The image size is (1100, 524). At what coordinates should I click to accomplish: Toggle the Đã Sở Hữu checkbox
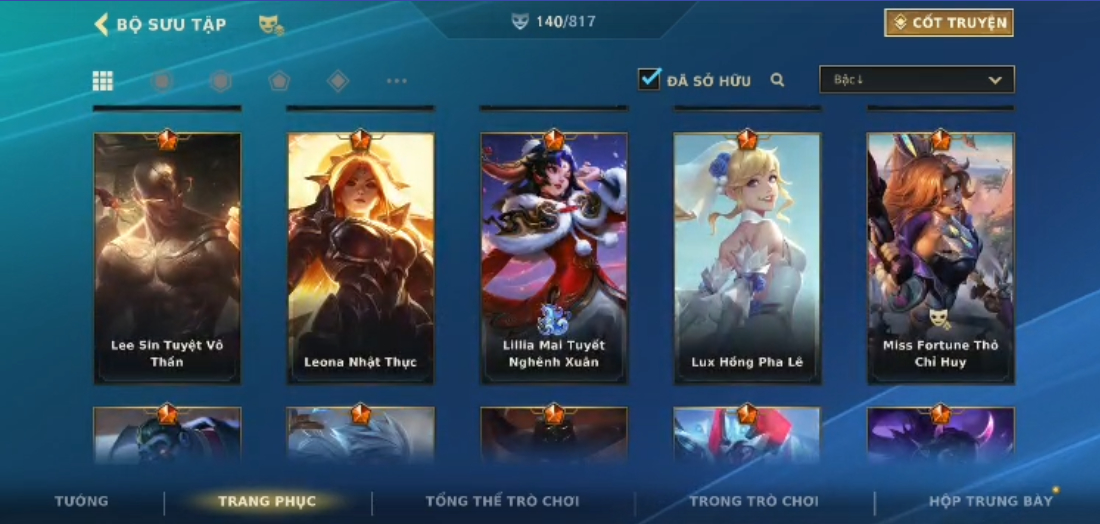[x=650, y=80]
